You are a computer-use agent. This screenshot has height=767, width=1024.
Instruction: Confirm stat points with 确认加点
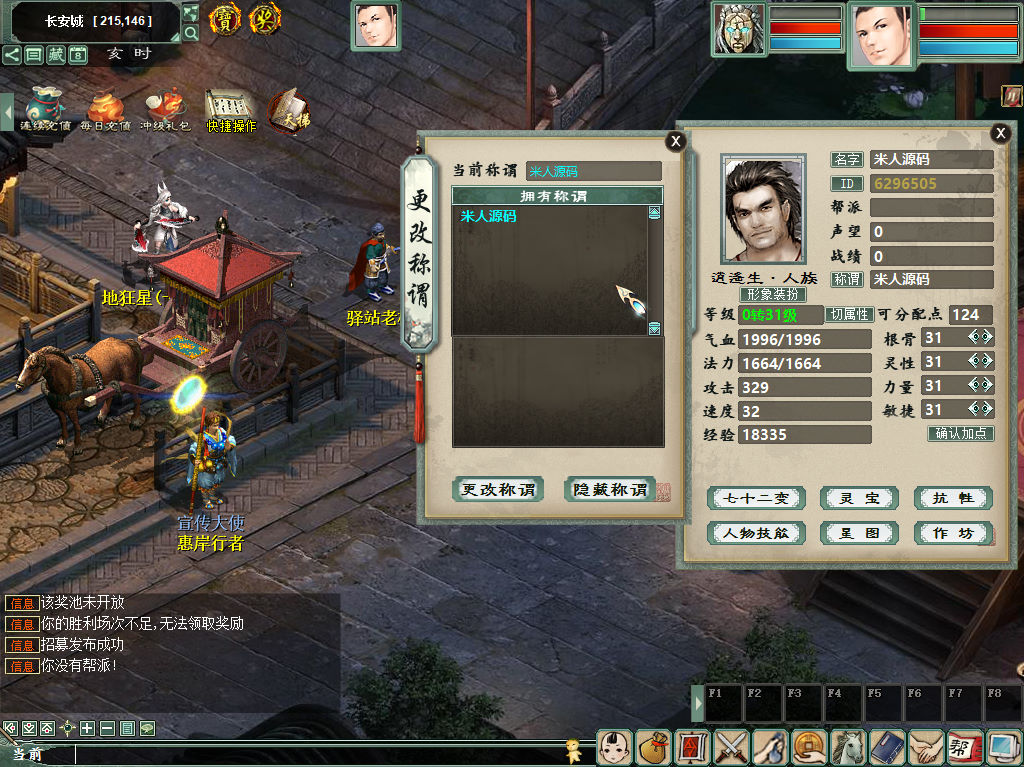click(x=961, y=434)
